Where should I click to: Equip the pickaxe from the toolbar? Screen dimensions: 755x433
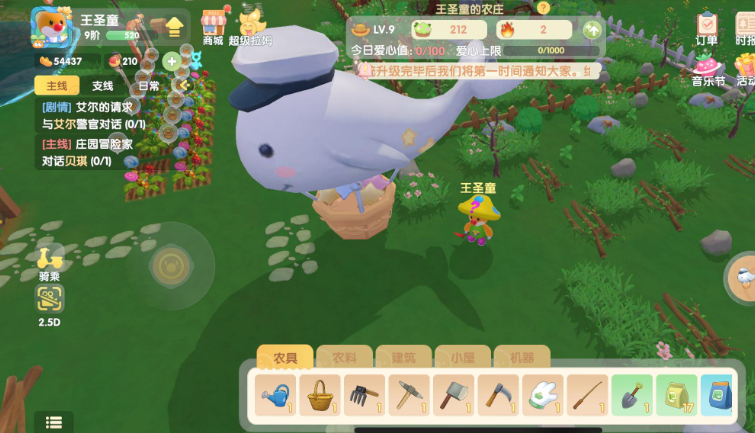click(x=408, y=394)
